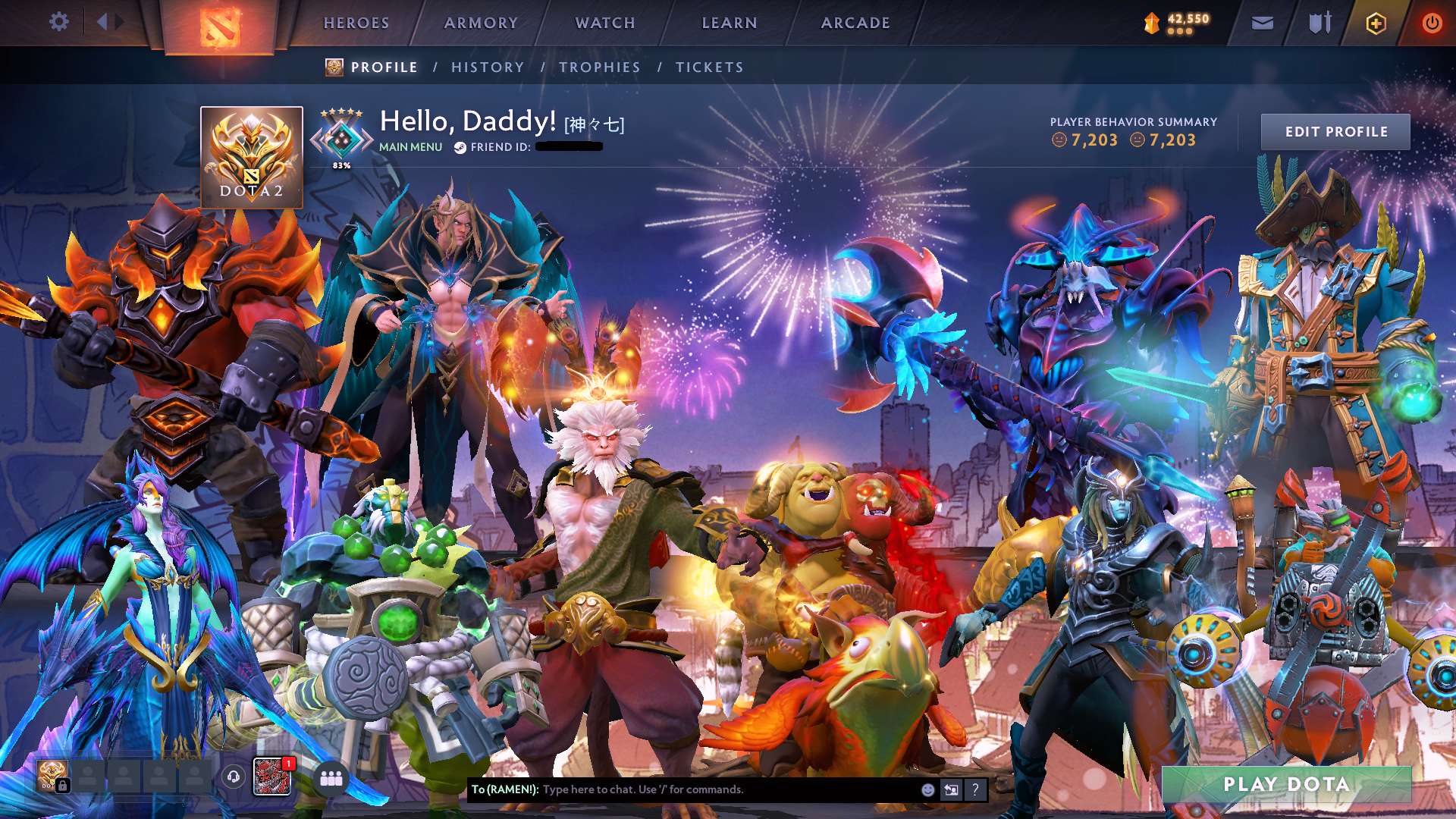Open the back navigation arrows next to settings
Image resolution: width=1456 pixels, height=819 pixels.
tap(108, 22)
